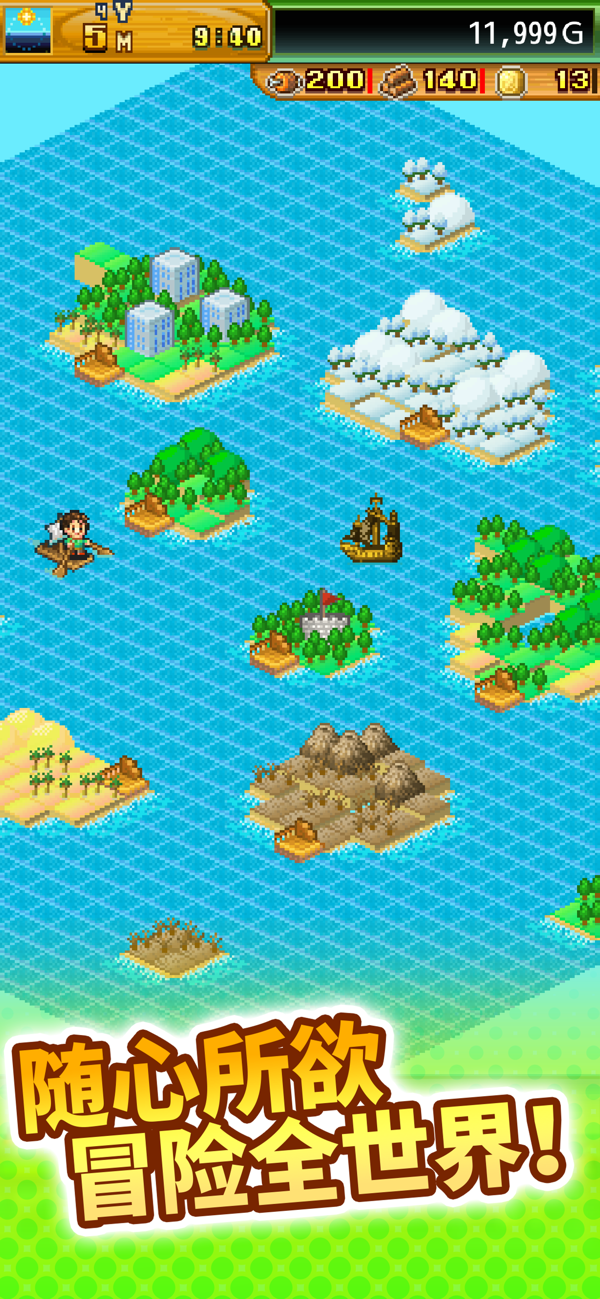Tap the sunny weather icon
The image size is (600, 1299).
[27, 30]
